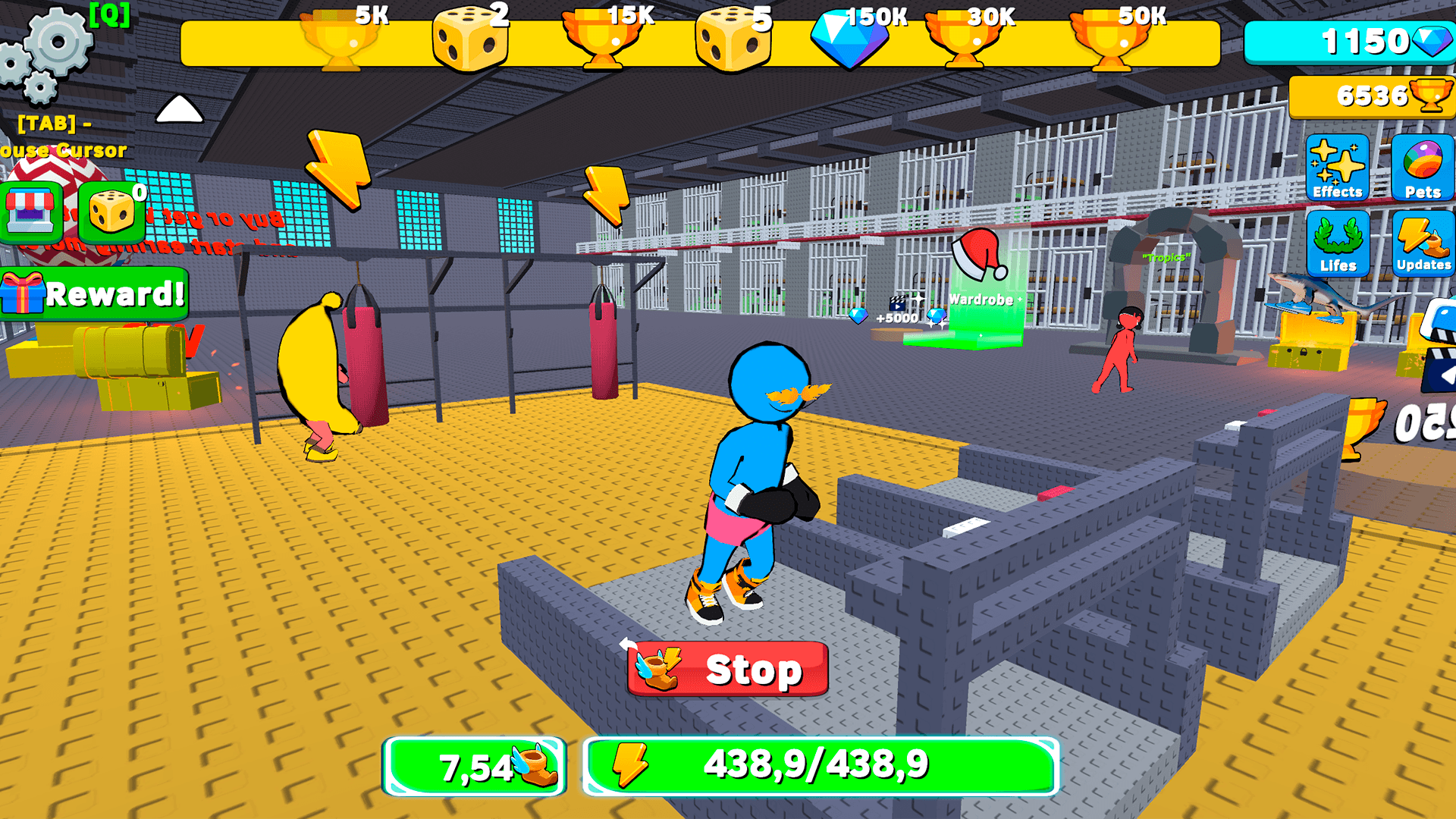Click the trophy counter showing 6536
This screenshot has width=1456, height=819.
1371,96
